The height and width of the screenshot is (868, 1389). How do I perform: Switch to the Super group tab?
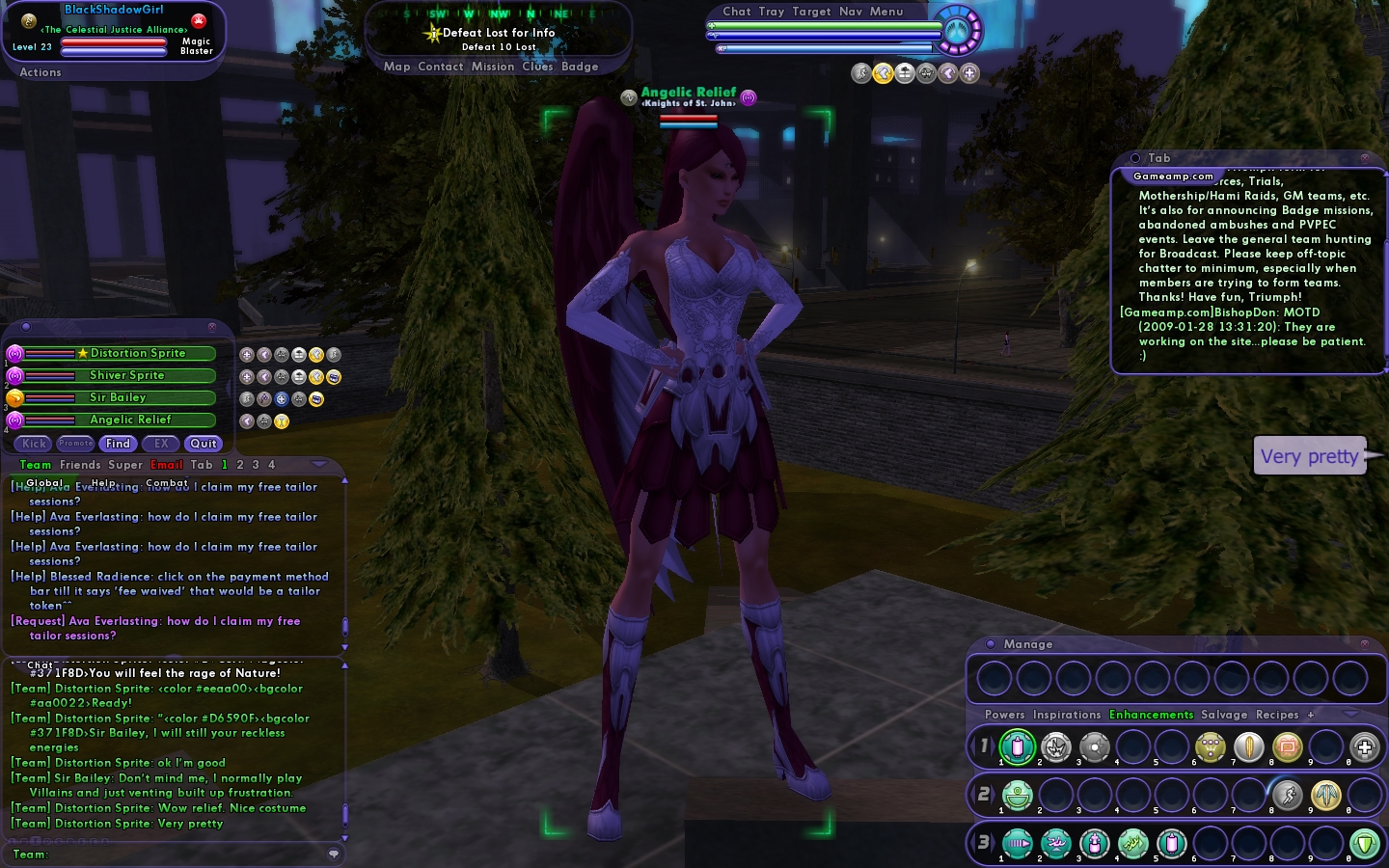coord(125,465)
